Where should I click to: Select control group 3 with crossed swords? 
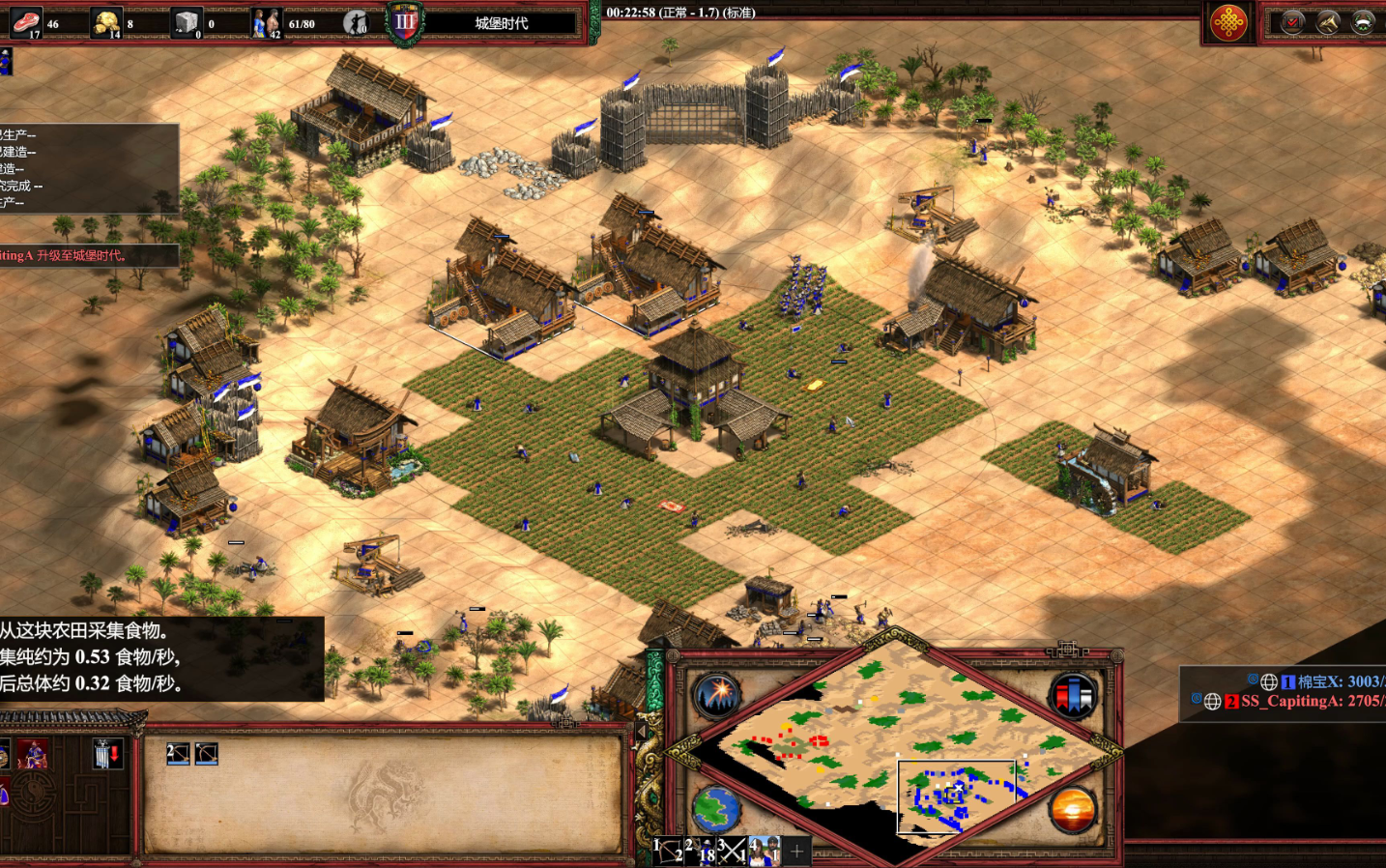(x=732, y=852)
